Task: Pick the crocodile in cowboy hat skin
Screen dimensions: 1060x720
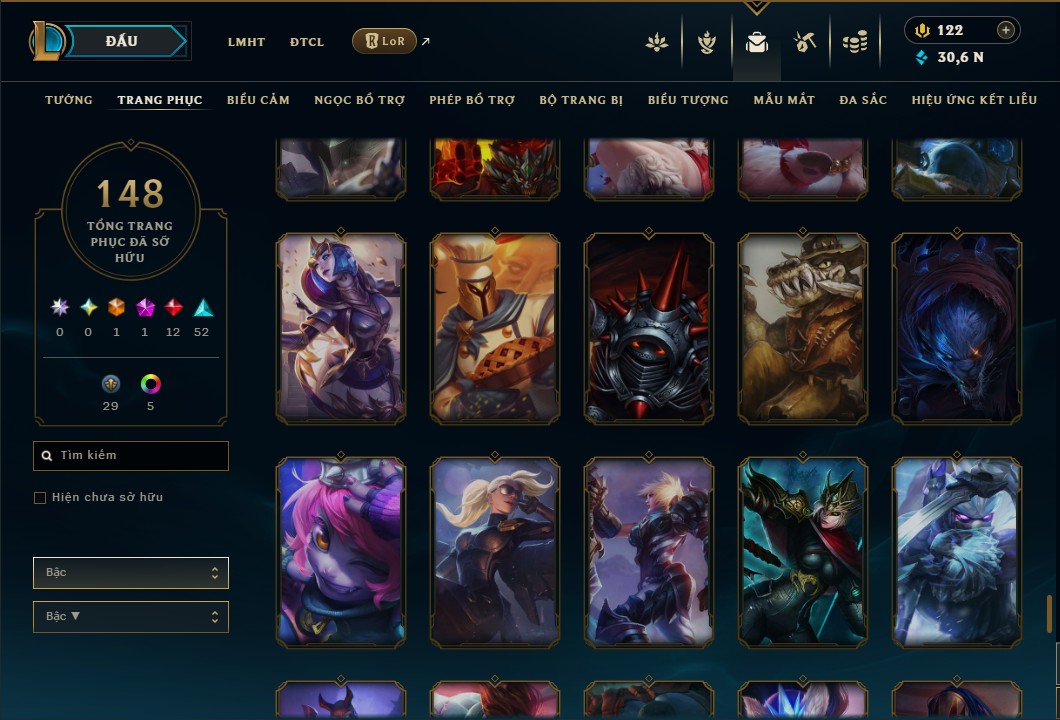Action: (x=803, y=328)
